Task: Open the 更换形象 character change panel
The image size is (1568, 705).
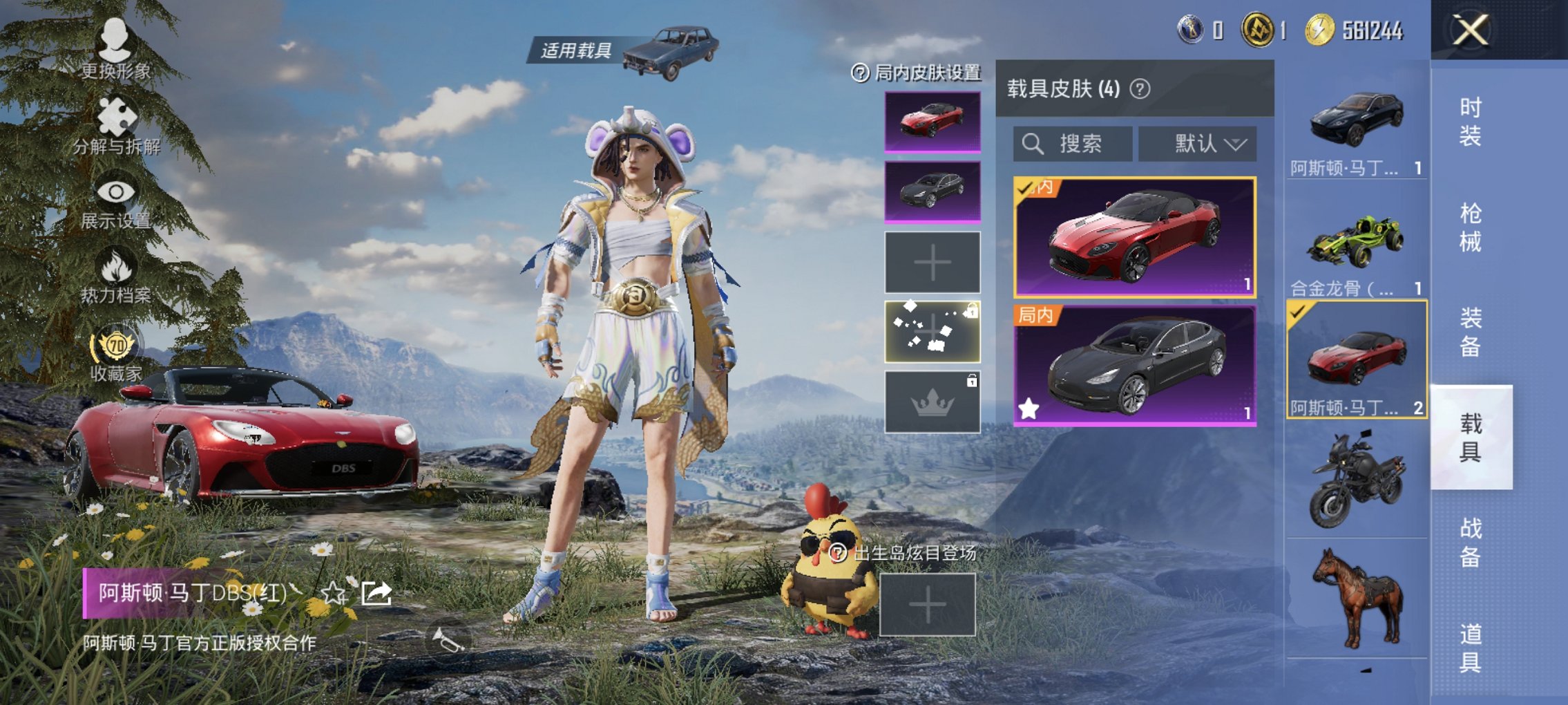Action: pyautogui.click(x=114, y=52)
